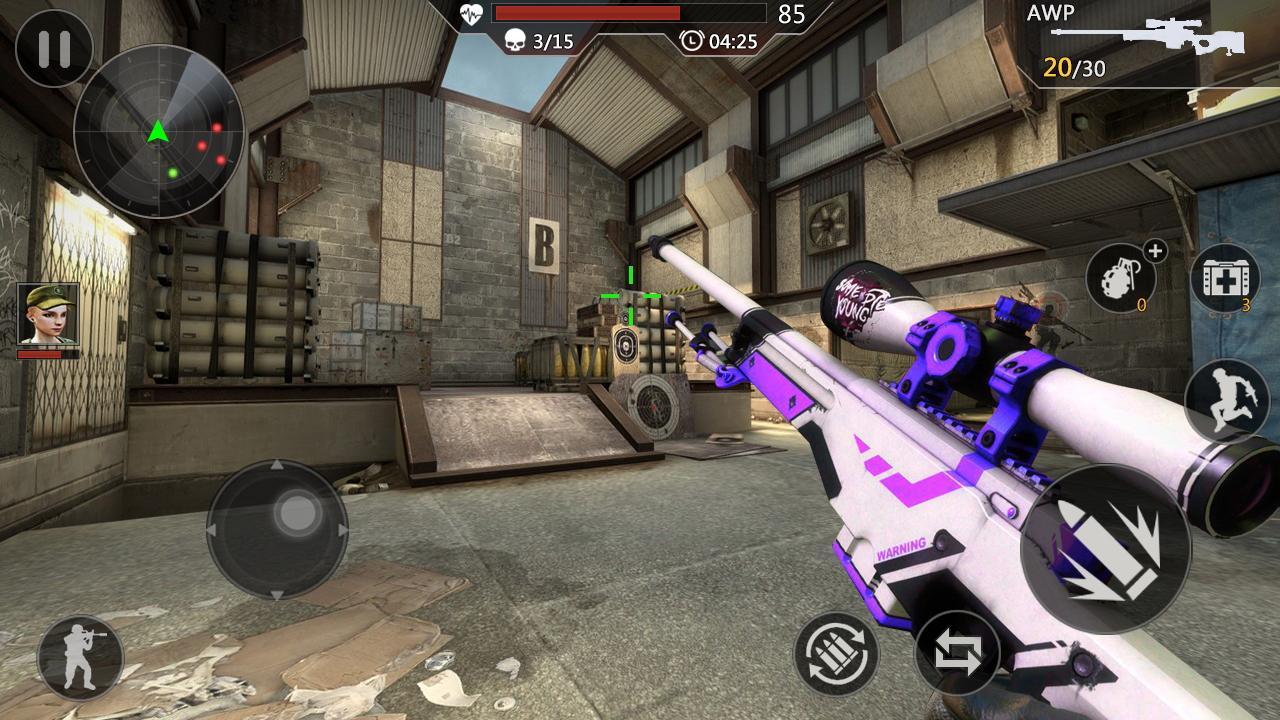
Task: Toggle the crouch stance soldier button
Action: 80,657
